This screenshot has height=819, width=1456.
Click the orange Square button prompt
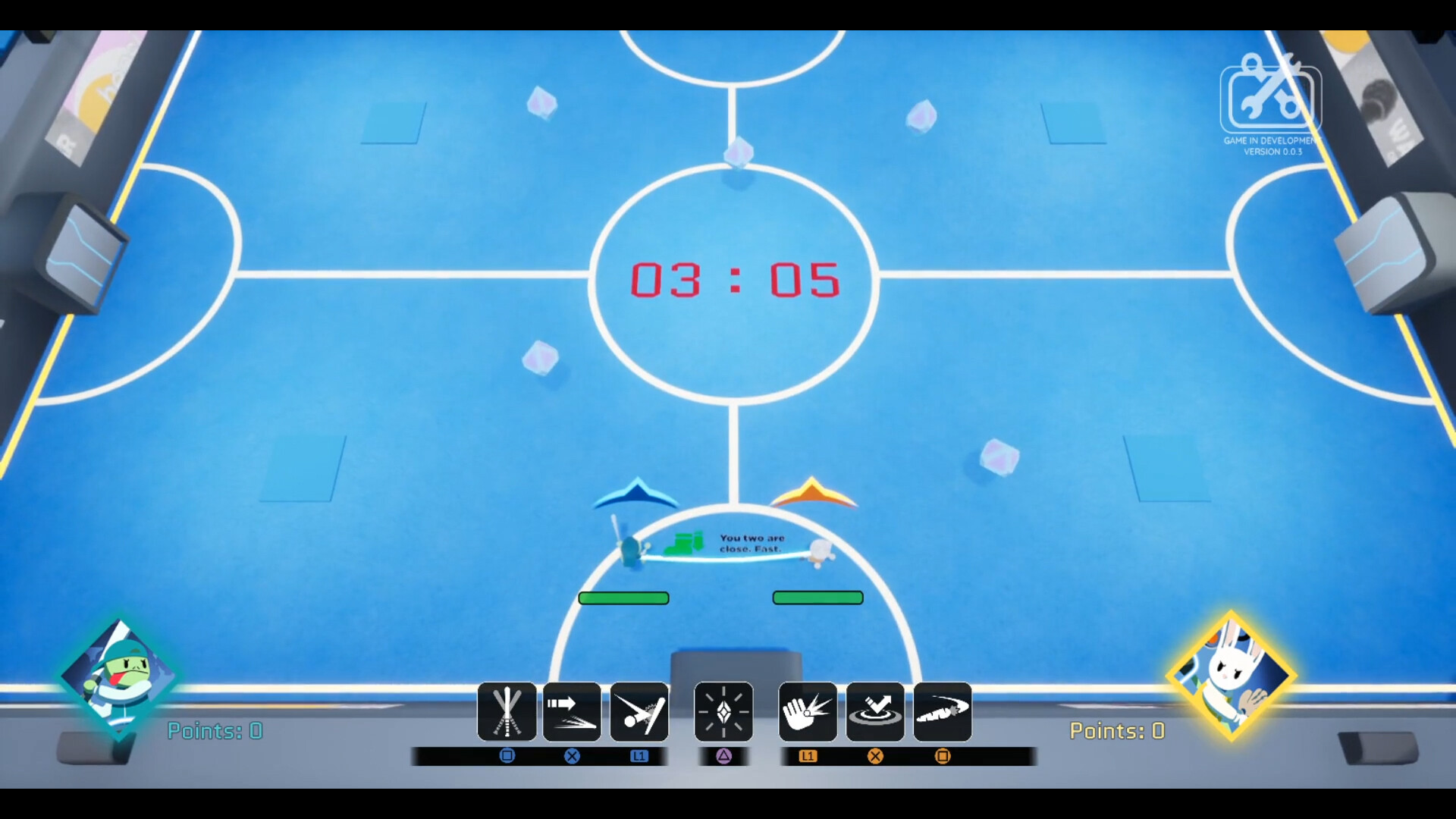coord(943,756)
